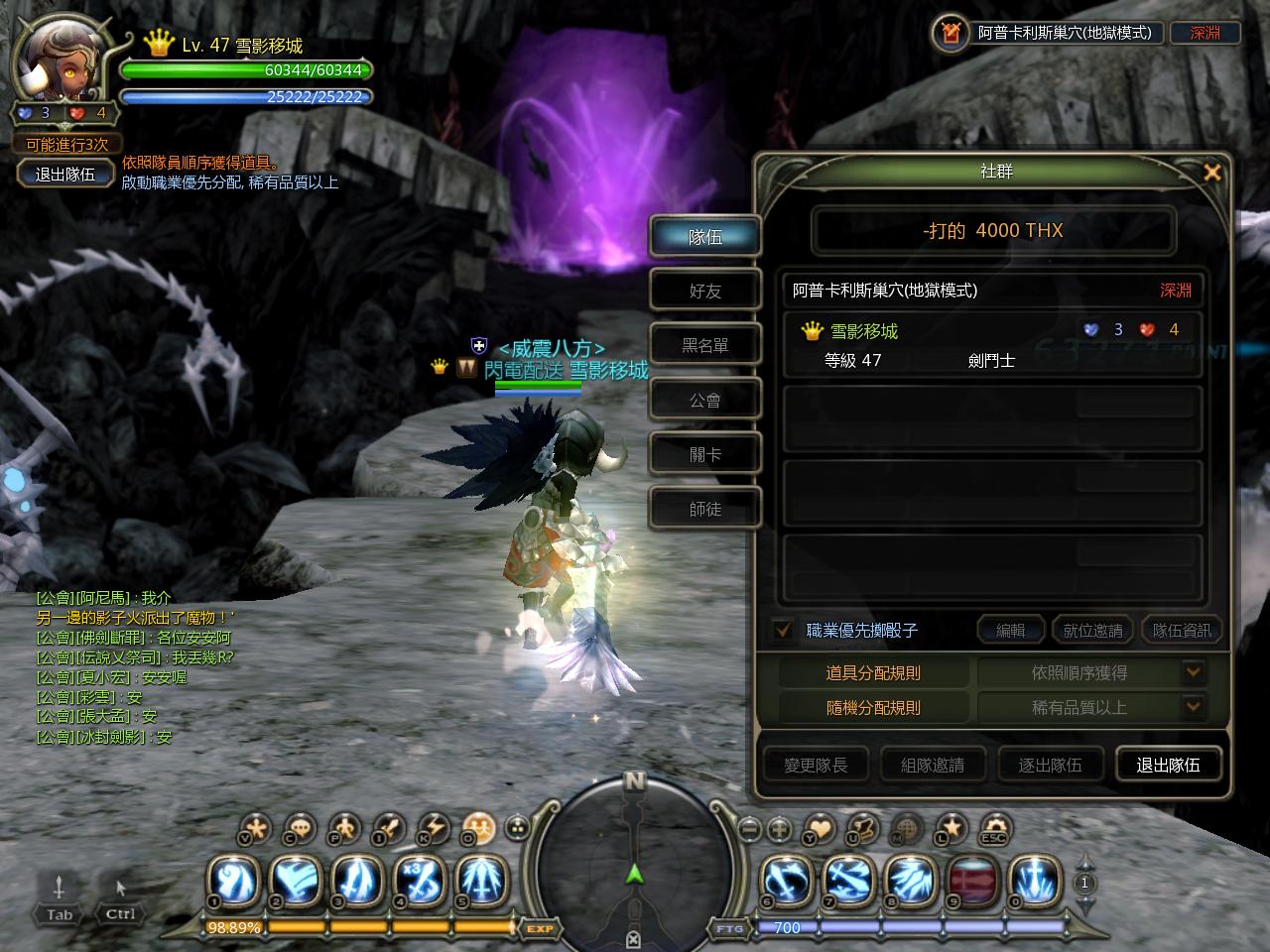Select the 公會 guild tab
1270x952 pixels.
(x=705, y=400)
